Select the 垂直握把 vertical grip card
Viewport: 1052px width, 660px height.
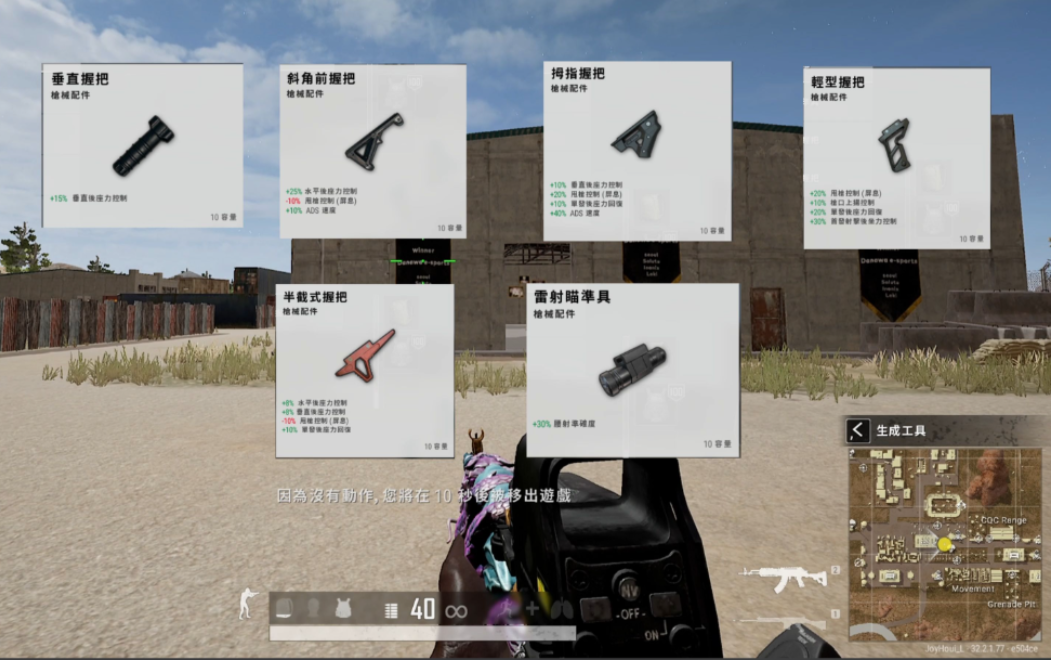click(x=142, y=146)
